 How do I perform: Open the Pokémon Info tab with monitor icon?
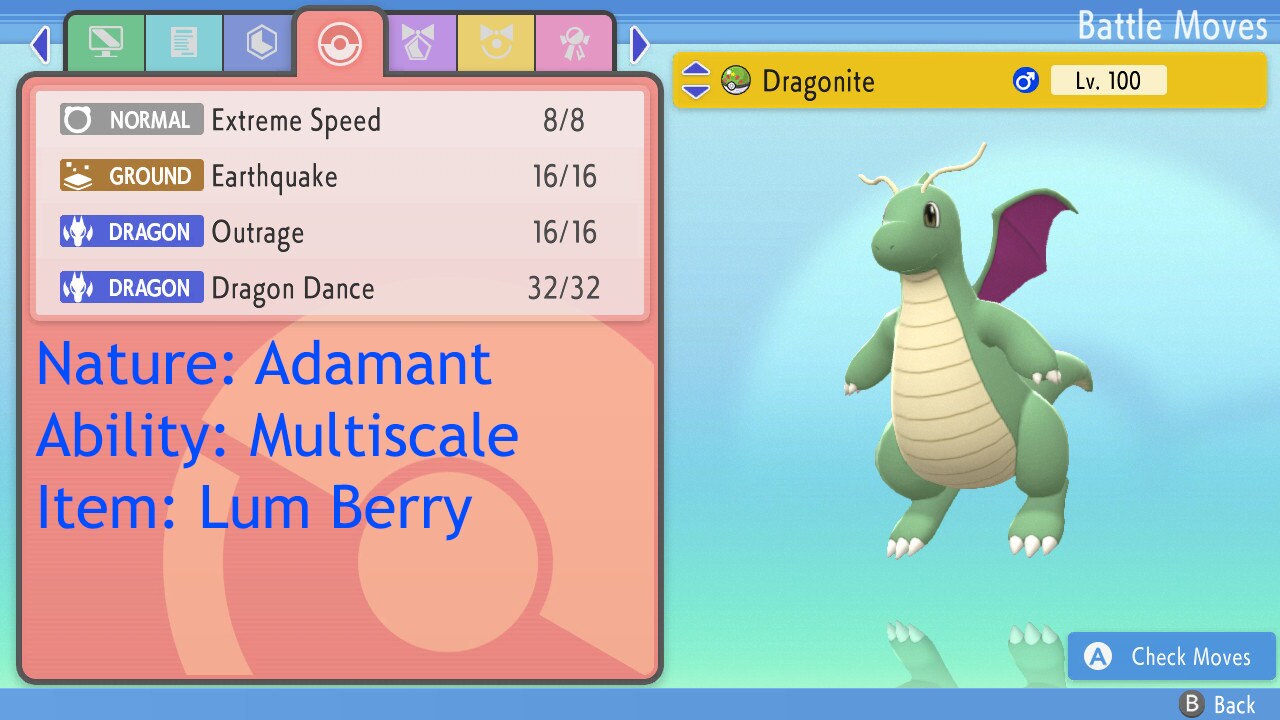click(105, 42)
